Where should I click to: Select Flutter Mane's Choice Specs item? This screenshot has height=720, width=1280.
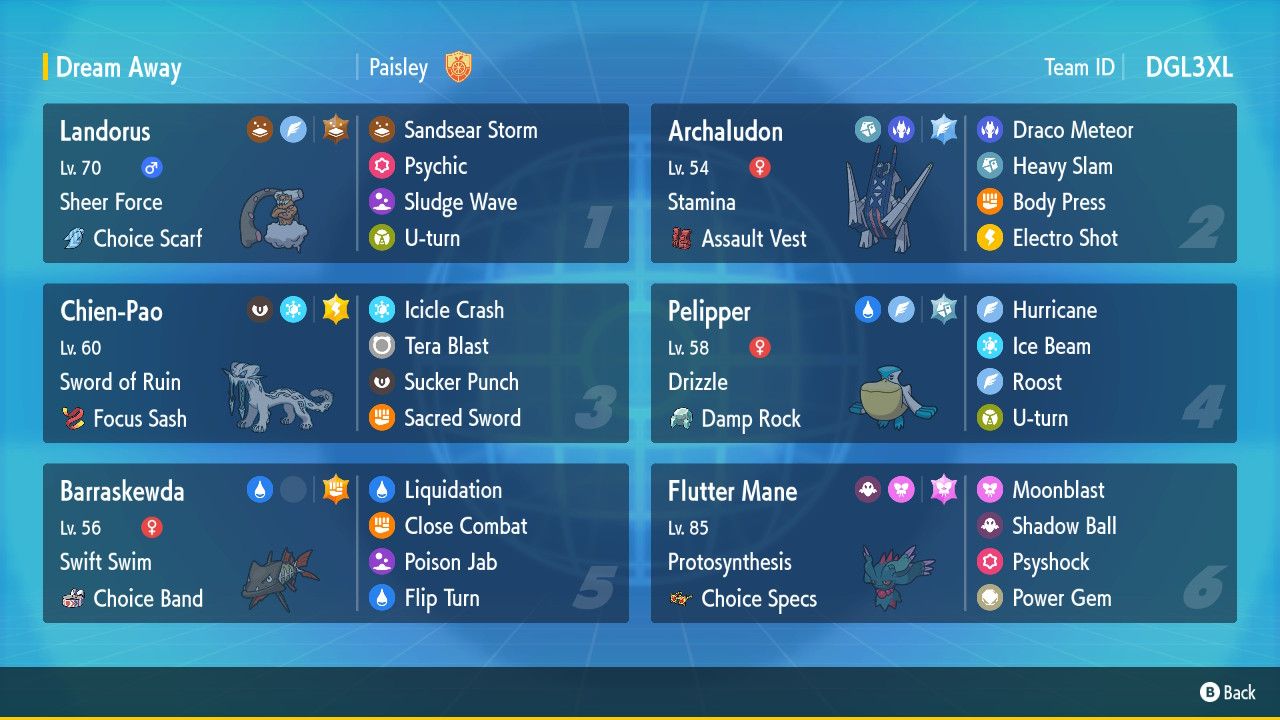coord(758,599)
